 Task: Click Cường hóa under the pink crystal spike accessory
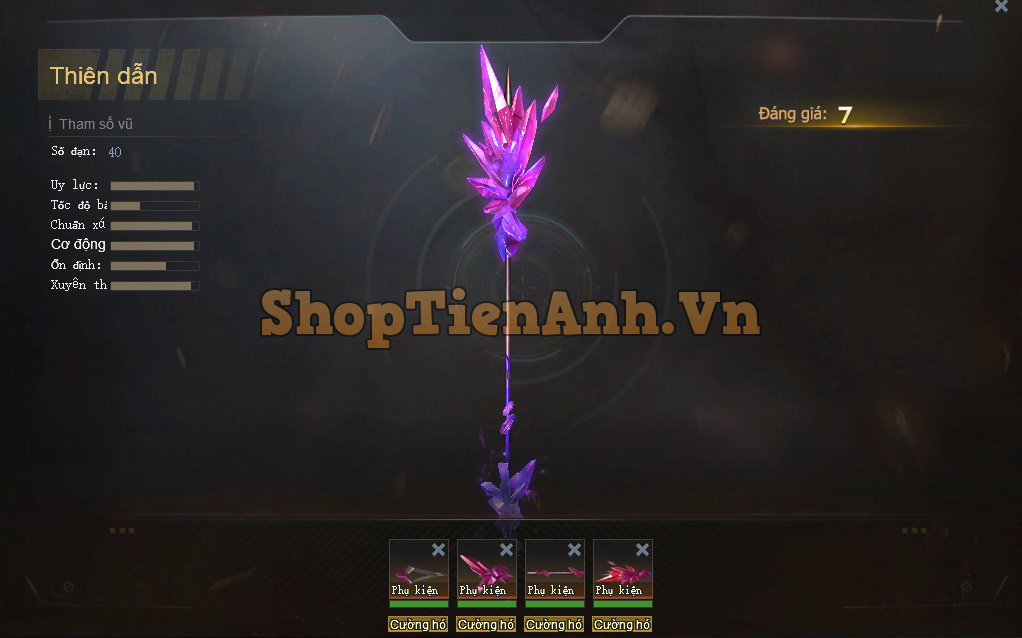click(x=486, y=625)
